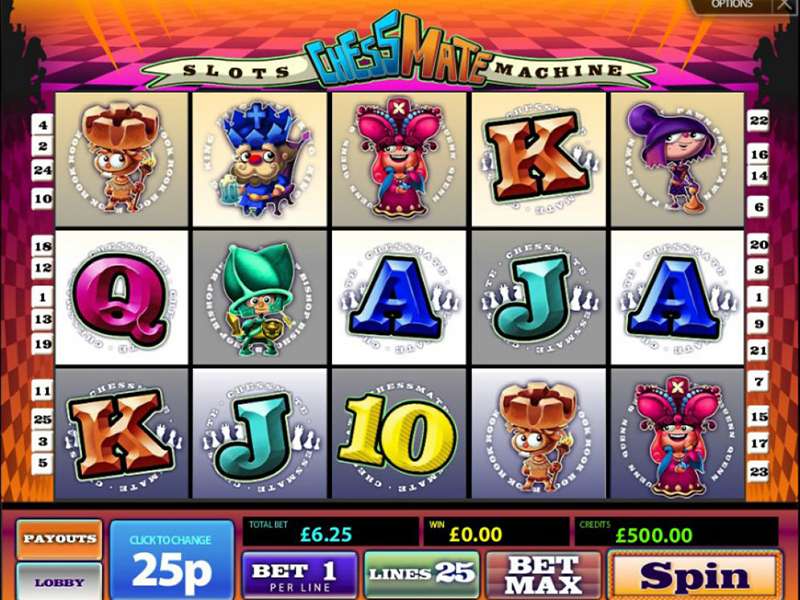The height and width of the screenshot is (600, 800).
Task: Spin the slot machine reels
Action: tap(694, 575)
